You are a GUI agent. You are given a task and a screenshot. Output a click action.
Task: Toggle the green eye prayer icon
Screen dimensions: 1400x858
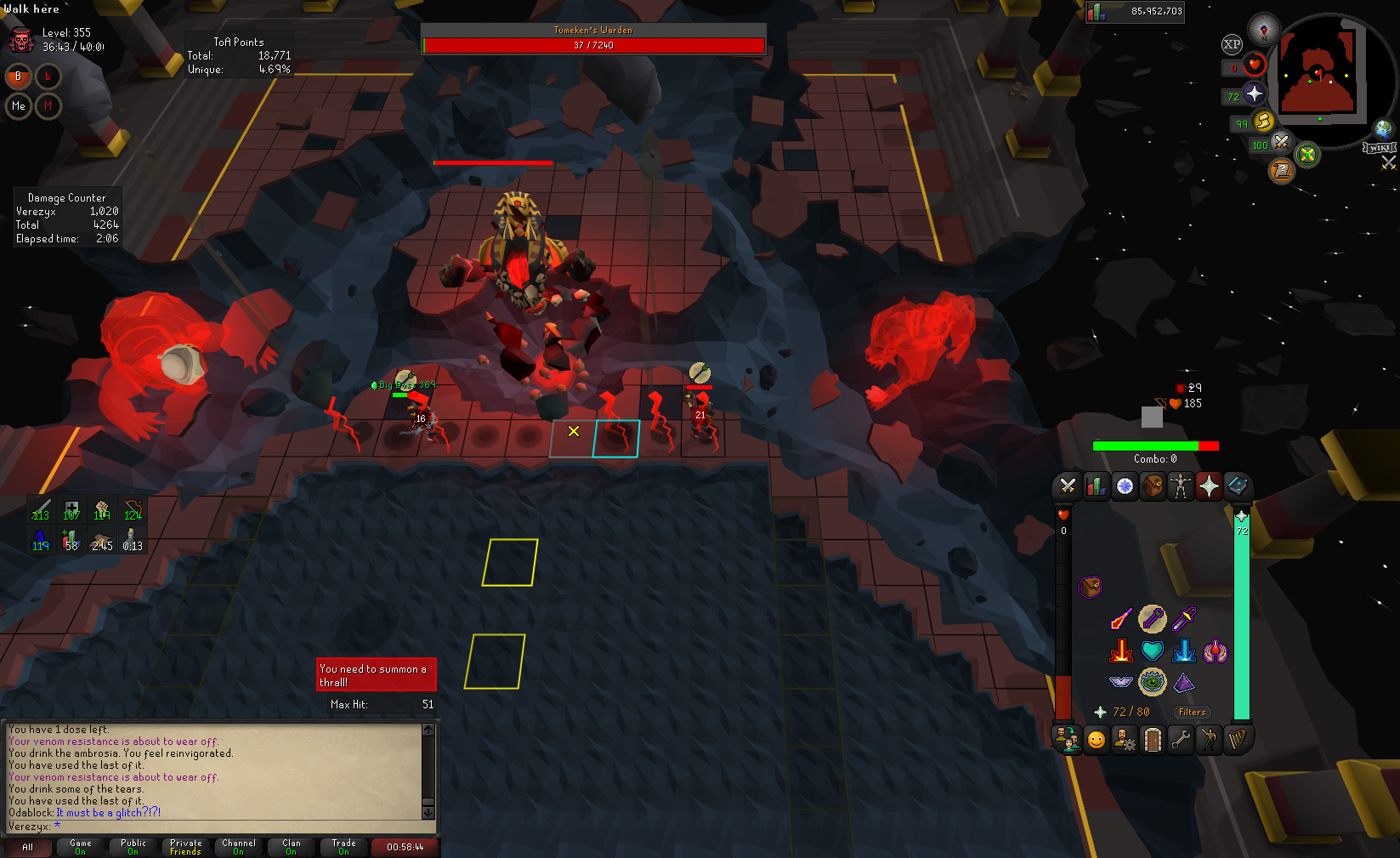point(1153,681)
